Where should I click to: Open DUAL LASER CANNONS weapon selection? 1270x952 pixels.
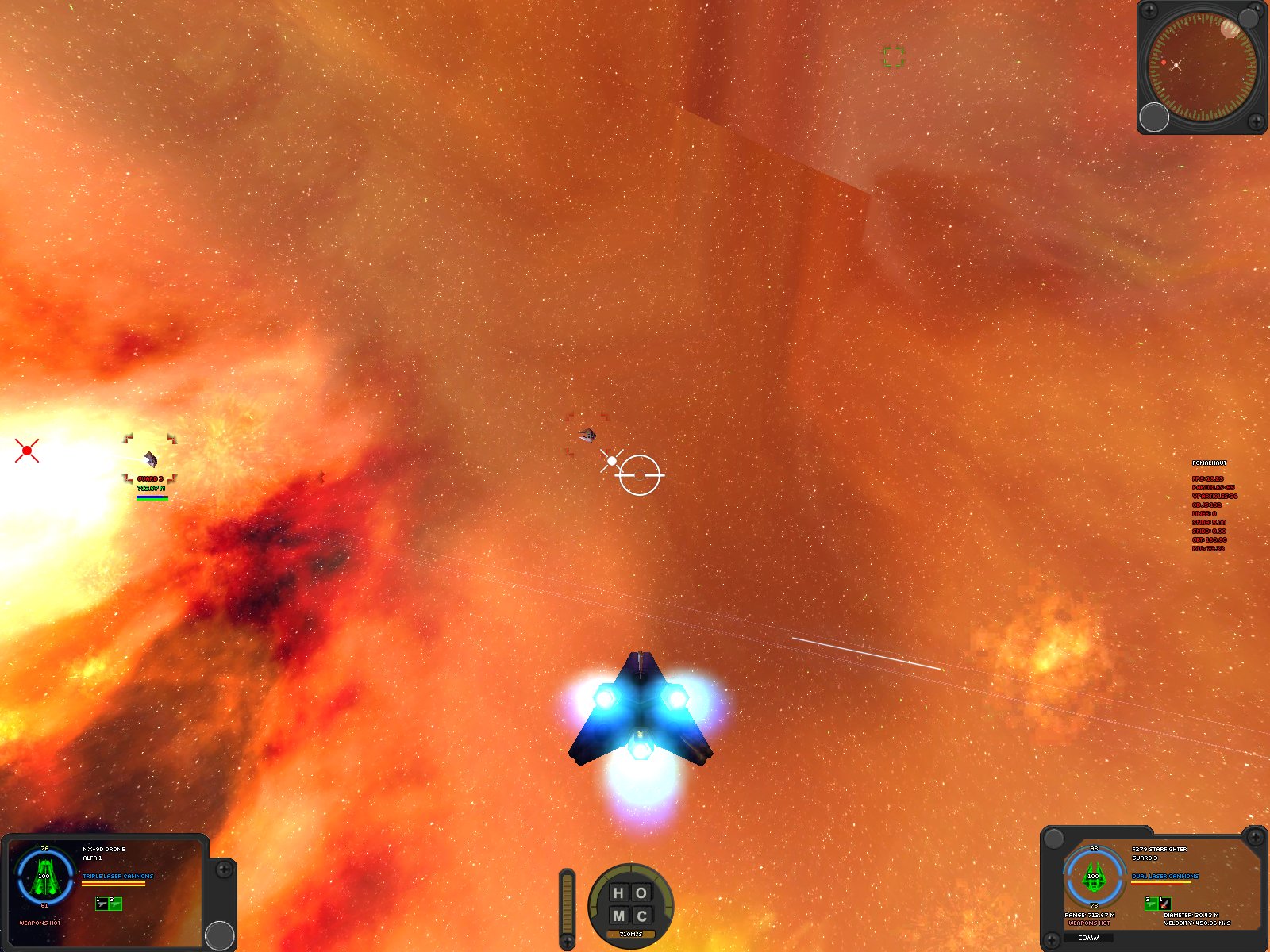pos(1165,876)
